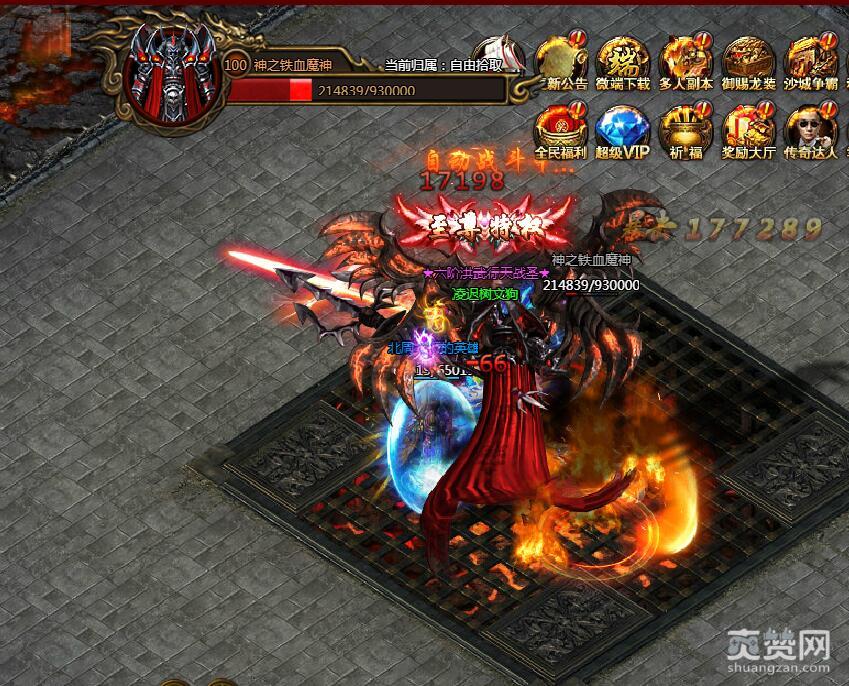The height and width of the screenshot is (686, 849).
Task: Open the 沙城争霸 siege event icon
Action: click(x=810, y=60)
